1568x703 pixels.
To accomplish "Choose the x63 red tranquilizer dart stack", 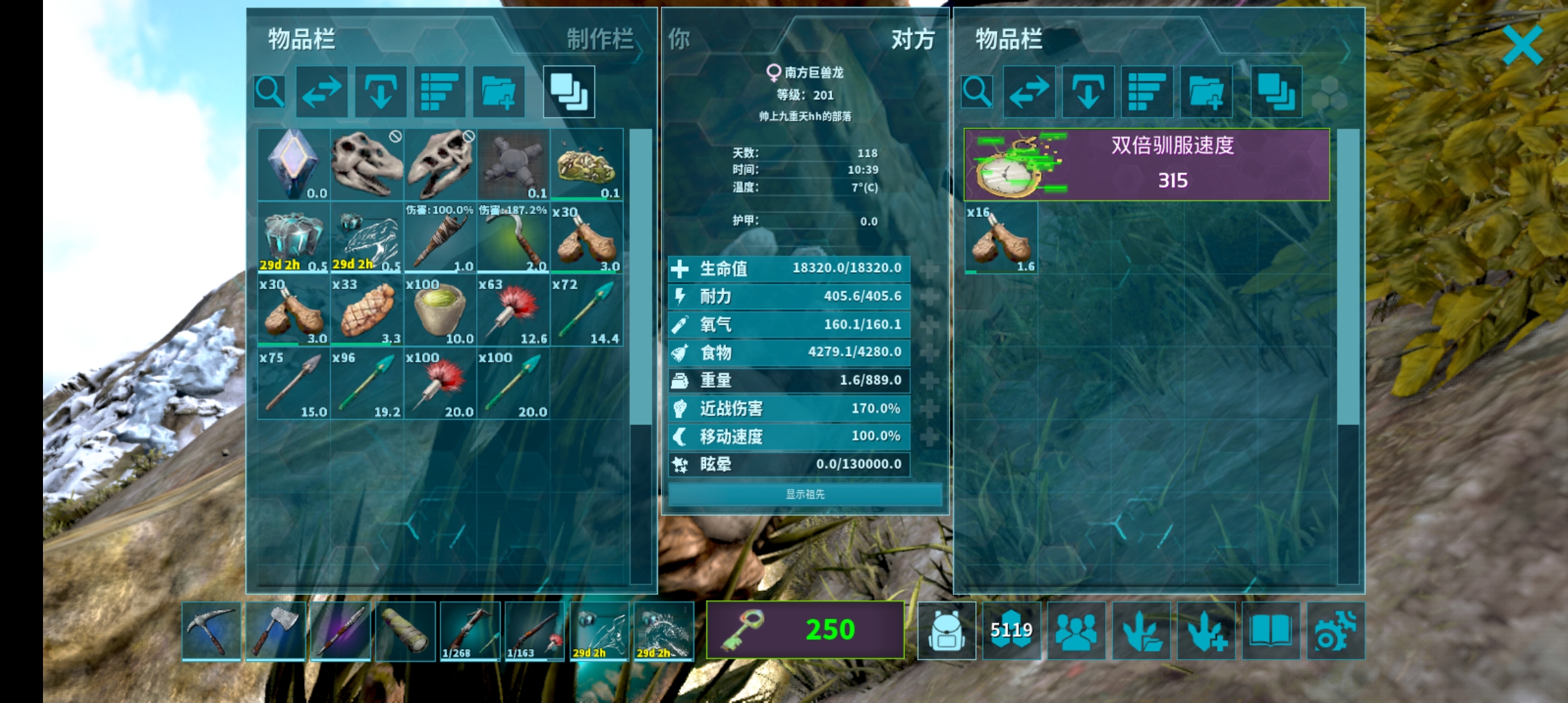I will pyautogui.click(x=513, y=311).
